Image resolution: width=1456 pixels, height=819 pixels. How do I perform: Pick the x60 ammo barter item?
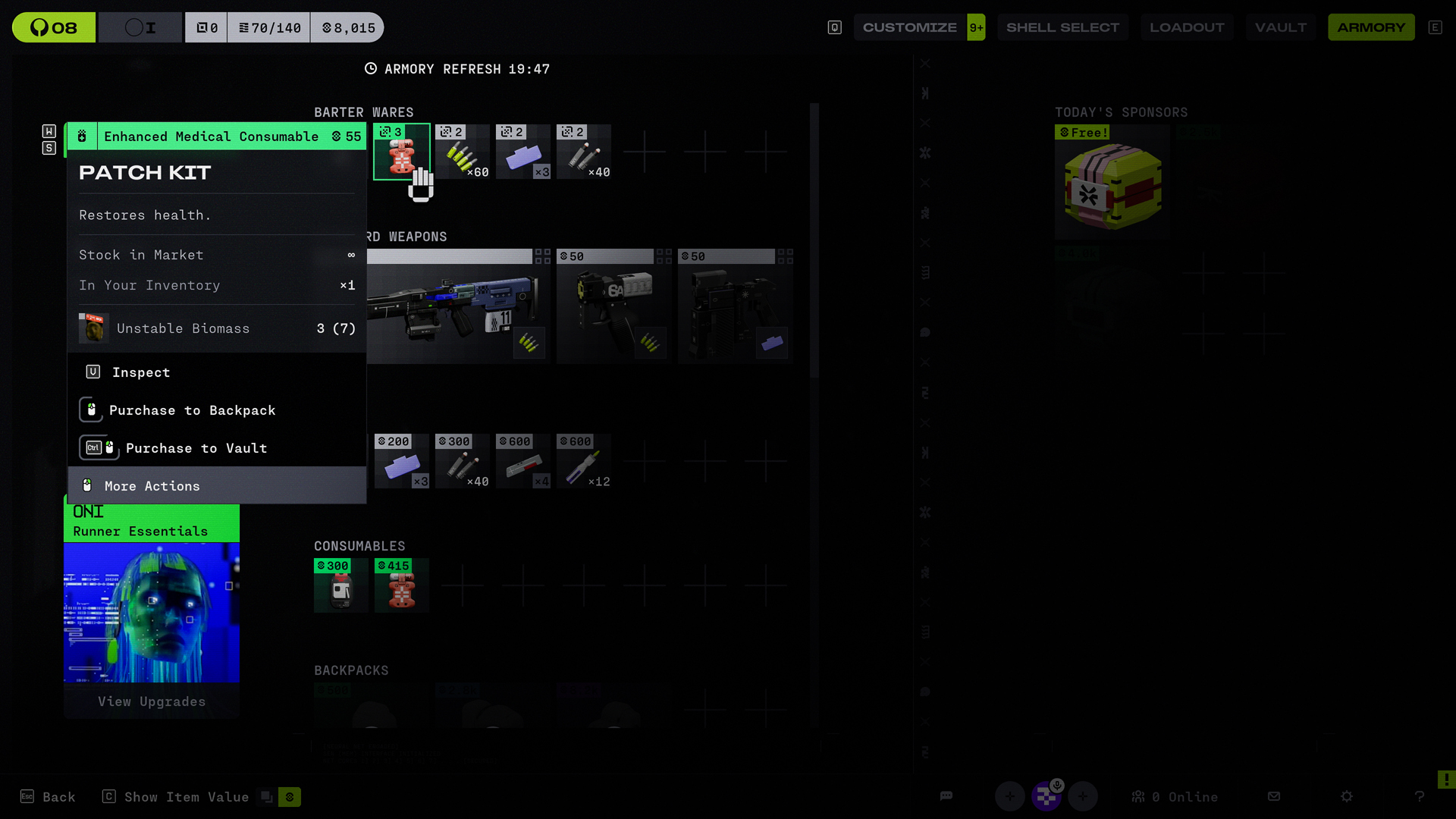point(462,152)
